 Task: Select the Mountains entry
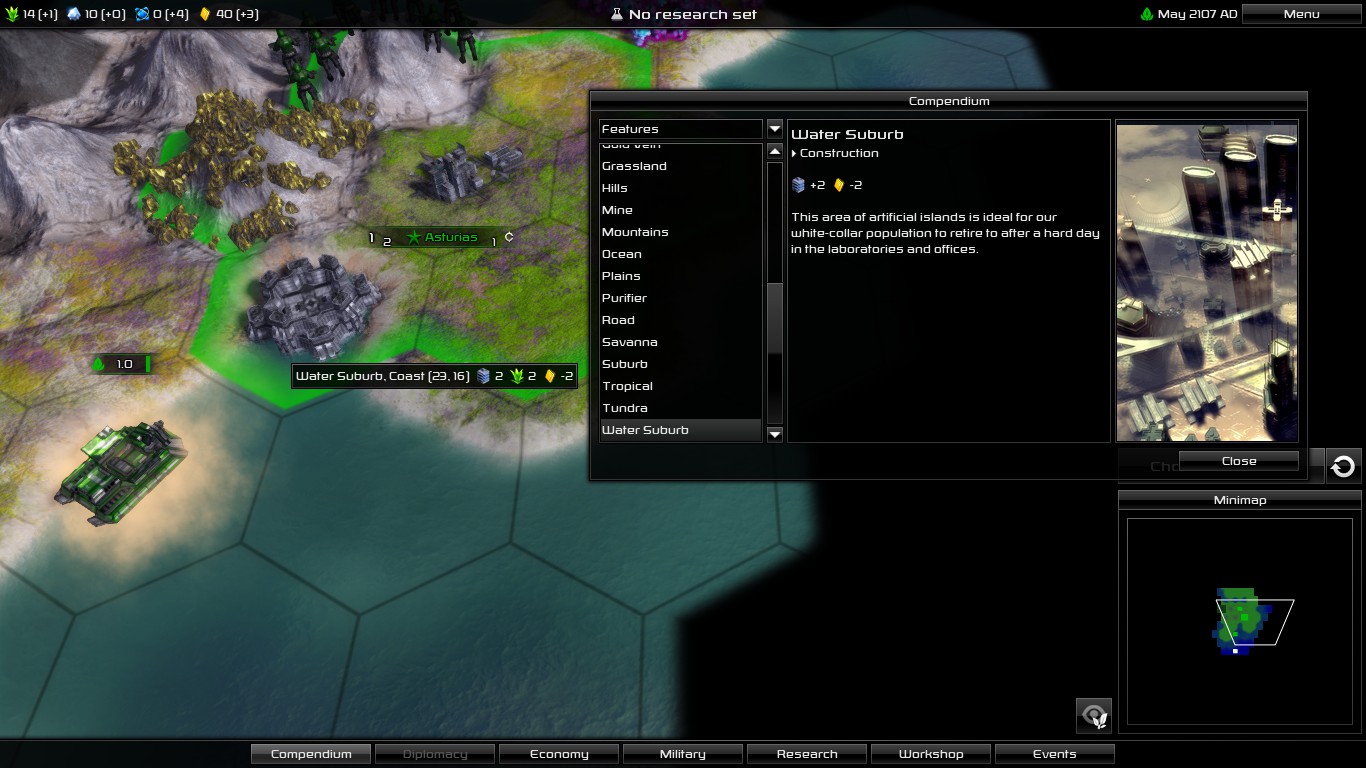coord(635,232)
